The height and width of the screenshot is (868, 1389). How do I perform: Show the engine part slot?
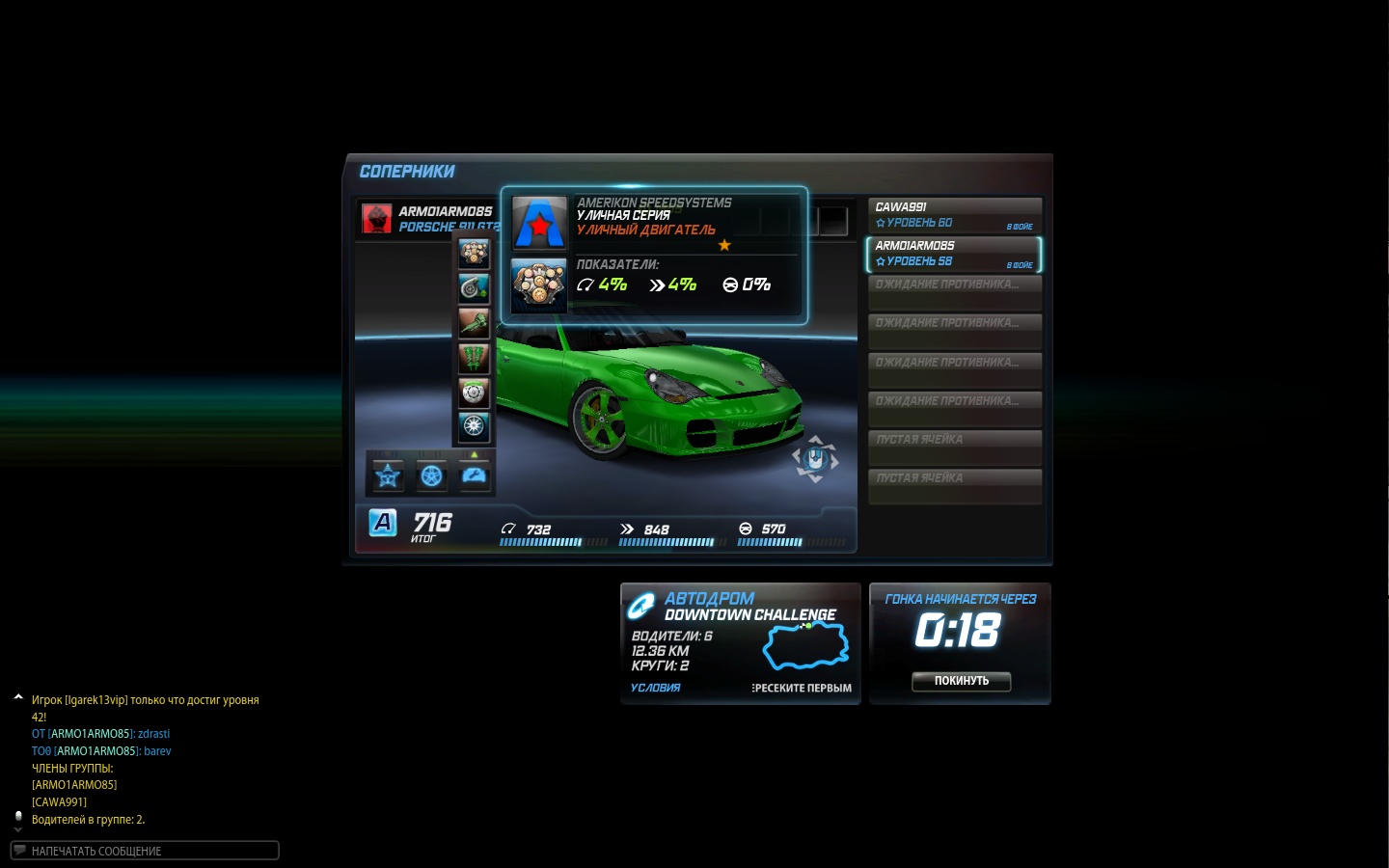pyautogui.click(x=474, y=254)
